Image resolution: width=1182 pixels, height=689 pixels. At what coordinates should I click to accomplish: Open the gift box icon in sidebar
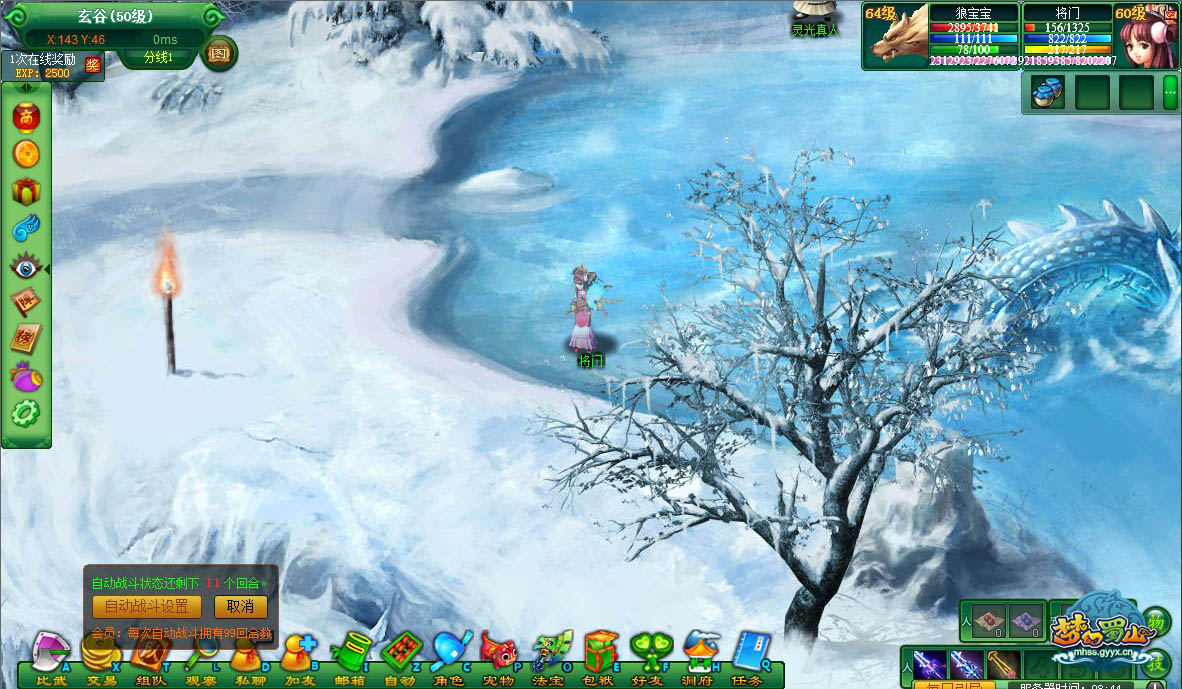tap(25, 192)
